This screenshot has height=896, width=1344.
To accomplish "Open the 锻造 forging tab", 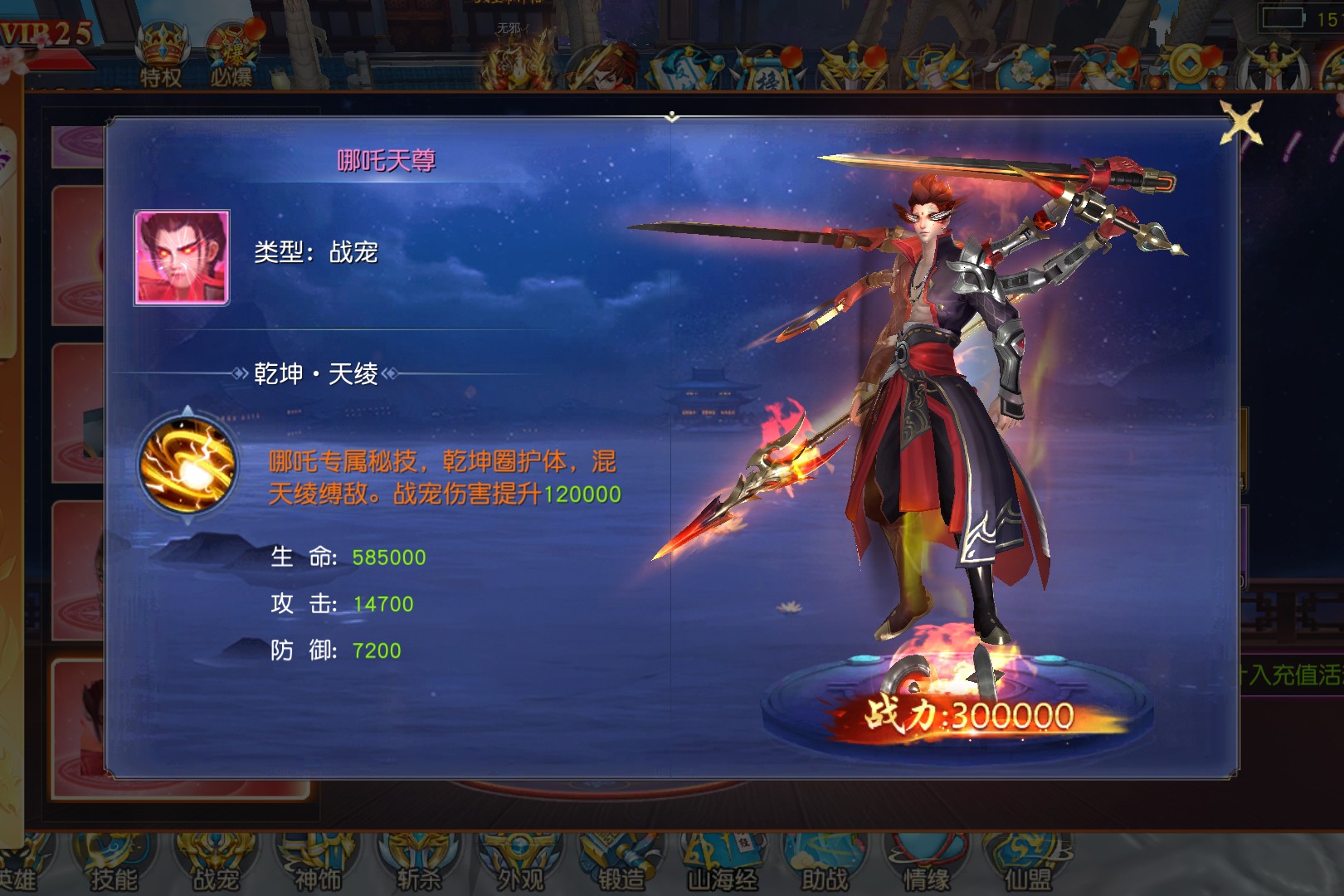I will (x=621, y=863).
